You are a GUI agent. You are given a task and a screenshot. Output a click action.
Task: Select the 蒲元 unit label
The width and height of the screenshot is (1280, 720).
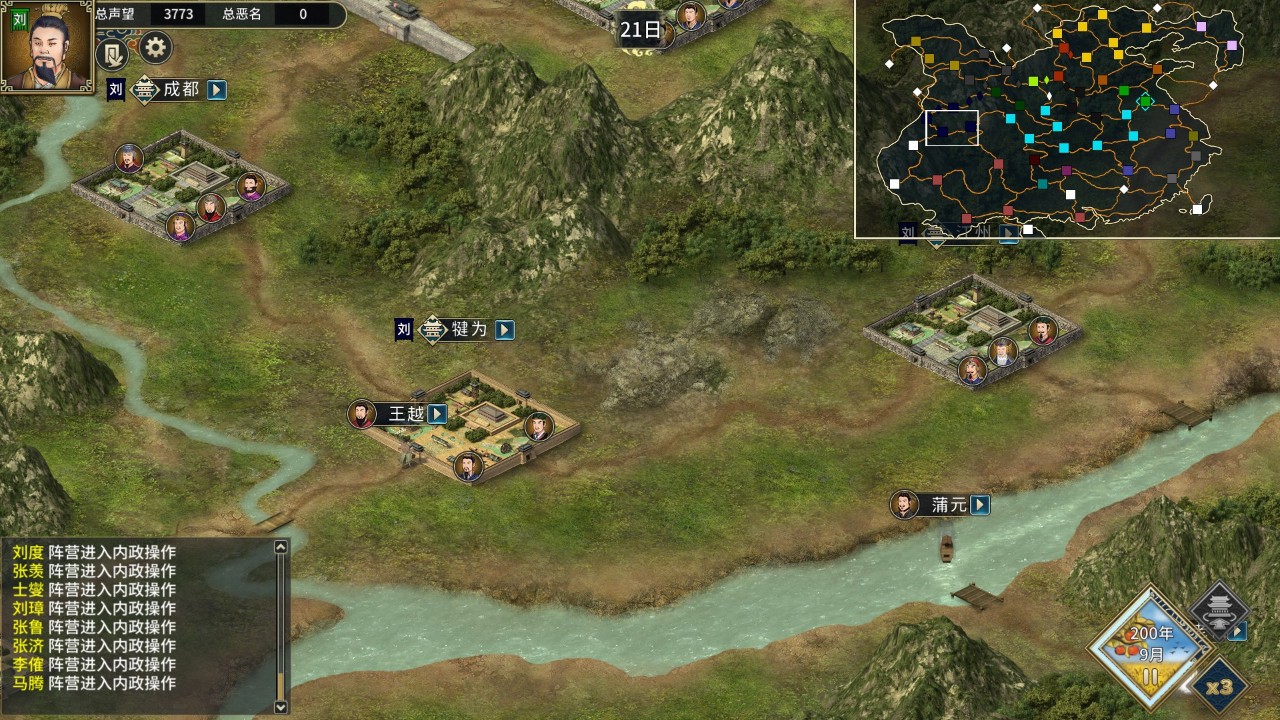click(948, 506)
